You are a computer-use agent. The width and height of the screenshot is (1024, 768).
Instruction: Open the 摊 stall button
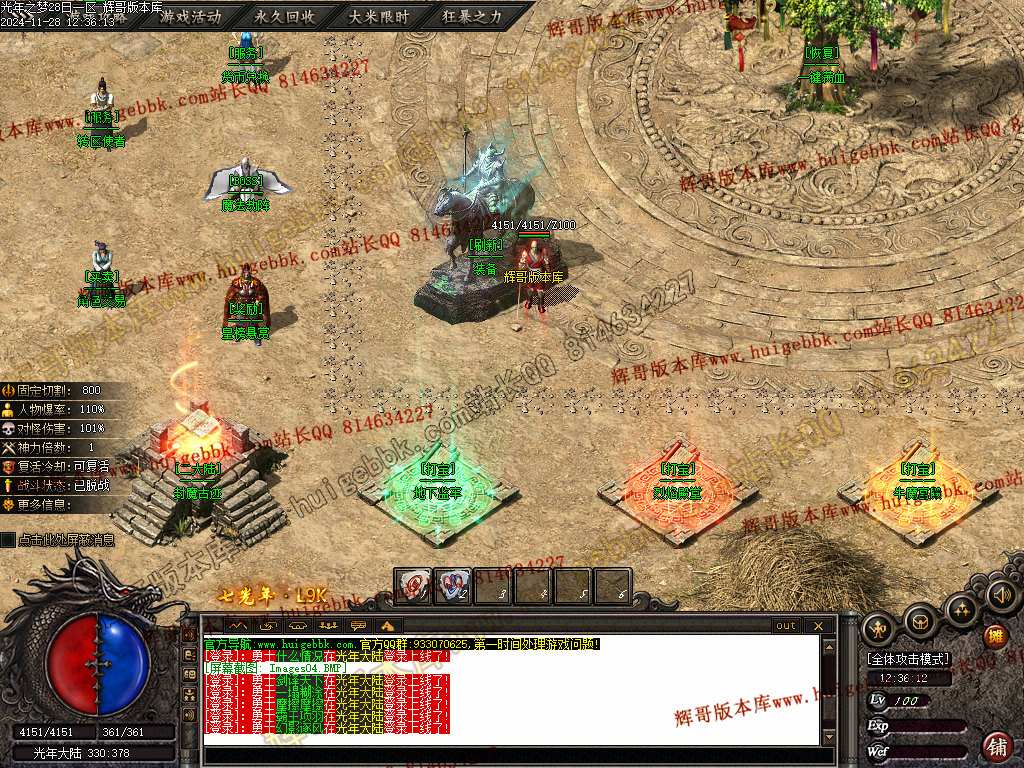point(995,635)
